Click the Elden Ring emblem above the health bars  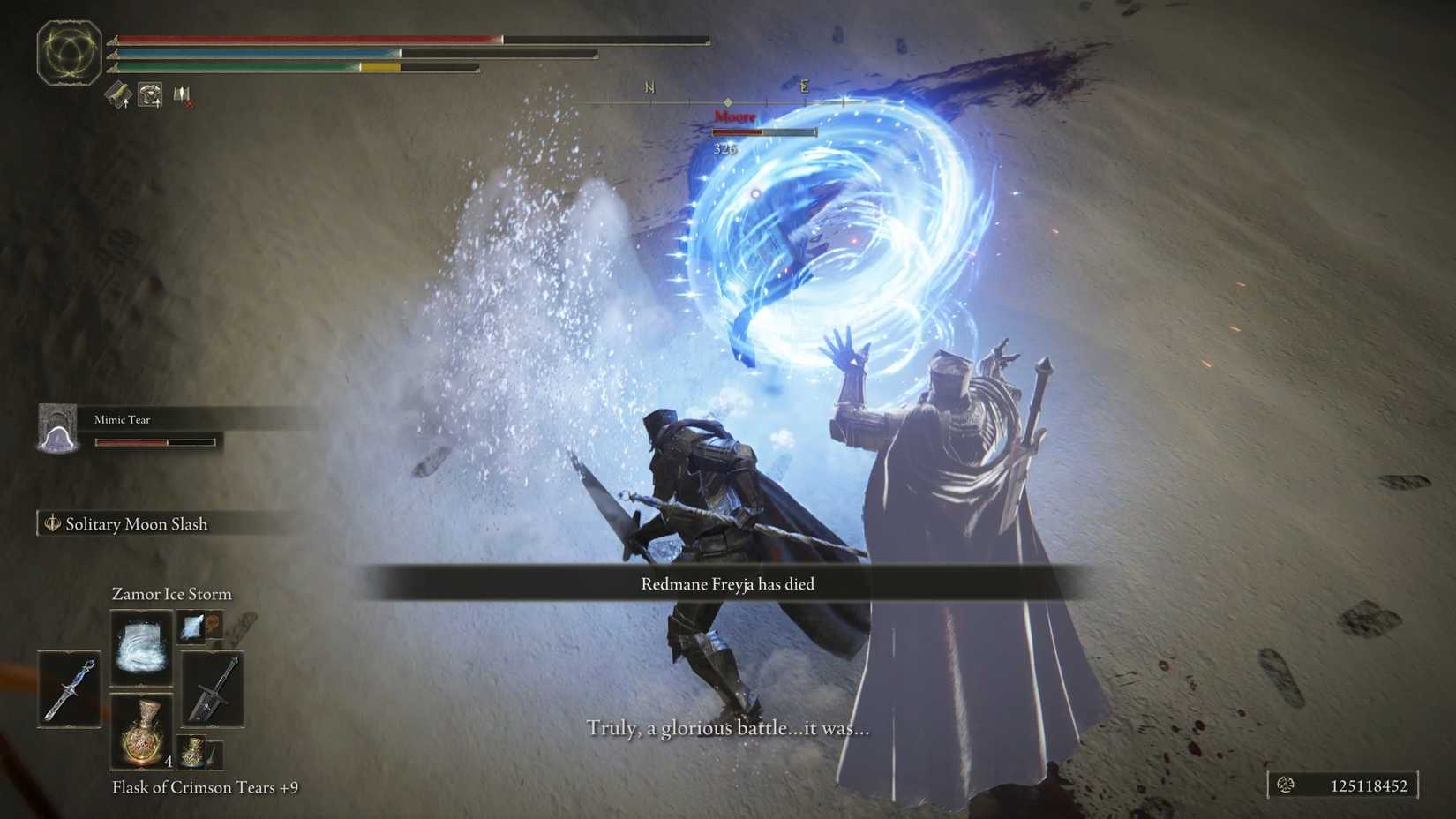pyautogui.click(x=69, y=53)
